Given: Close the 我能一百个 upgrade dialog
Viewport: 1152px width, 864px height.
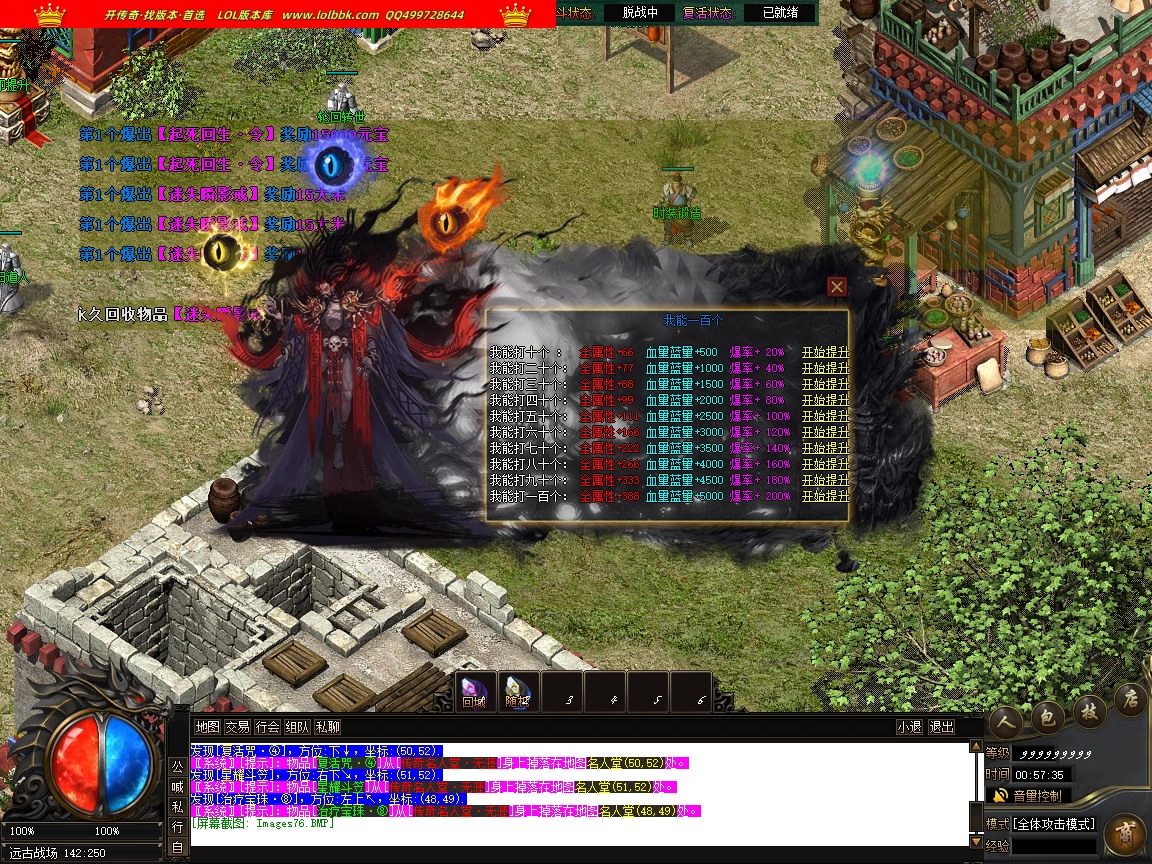Looking at the screenshot, I should 837,287.
